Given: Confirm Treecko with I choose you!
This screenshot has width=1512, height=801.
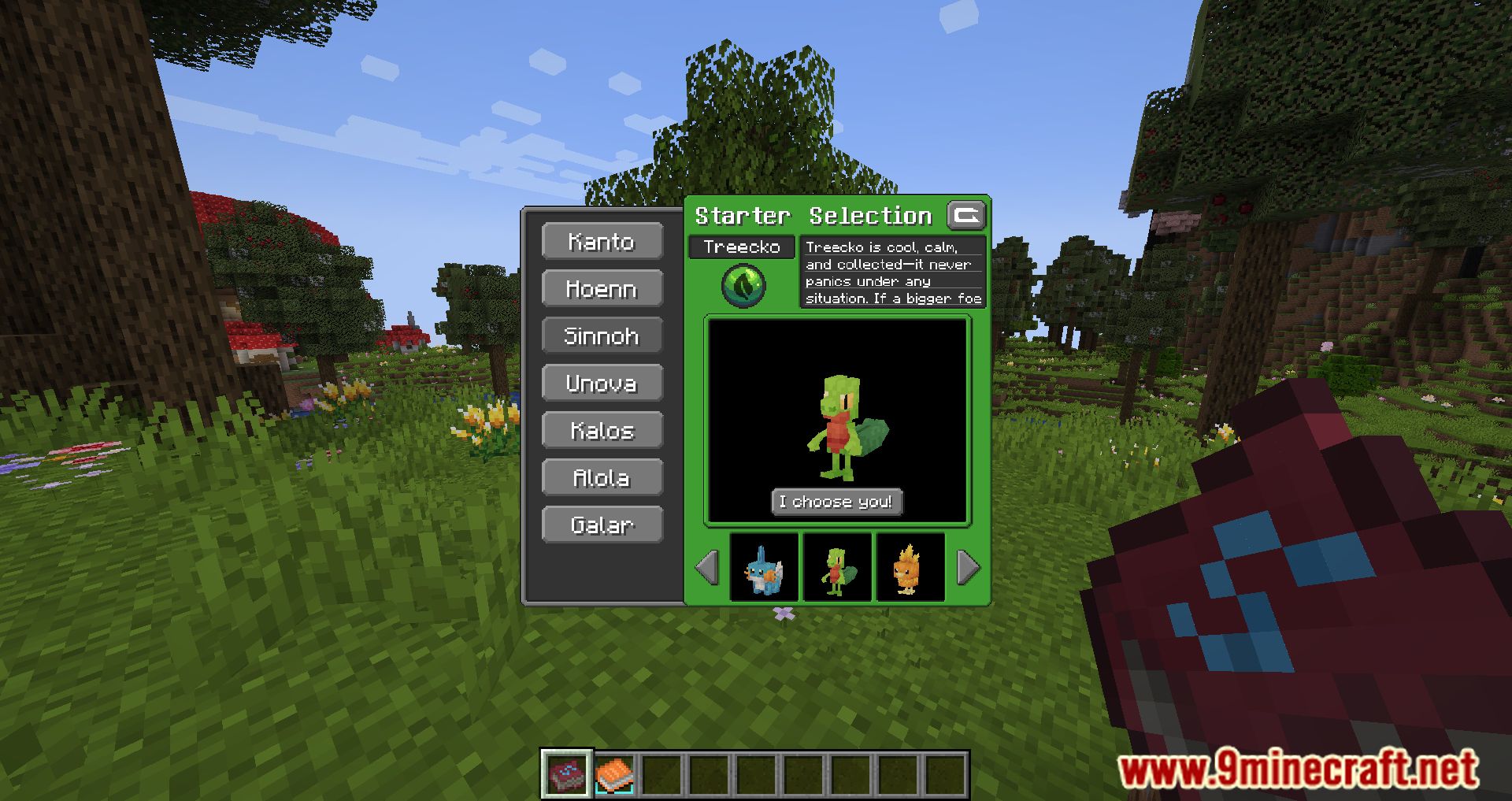Looking at the screenshot, I should (x=836, y=502).
